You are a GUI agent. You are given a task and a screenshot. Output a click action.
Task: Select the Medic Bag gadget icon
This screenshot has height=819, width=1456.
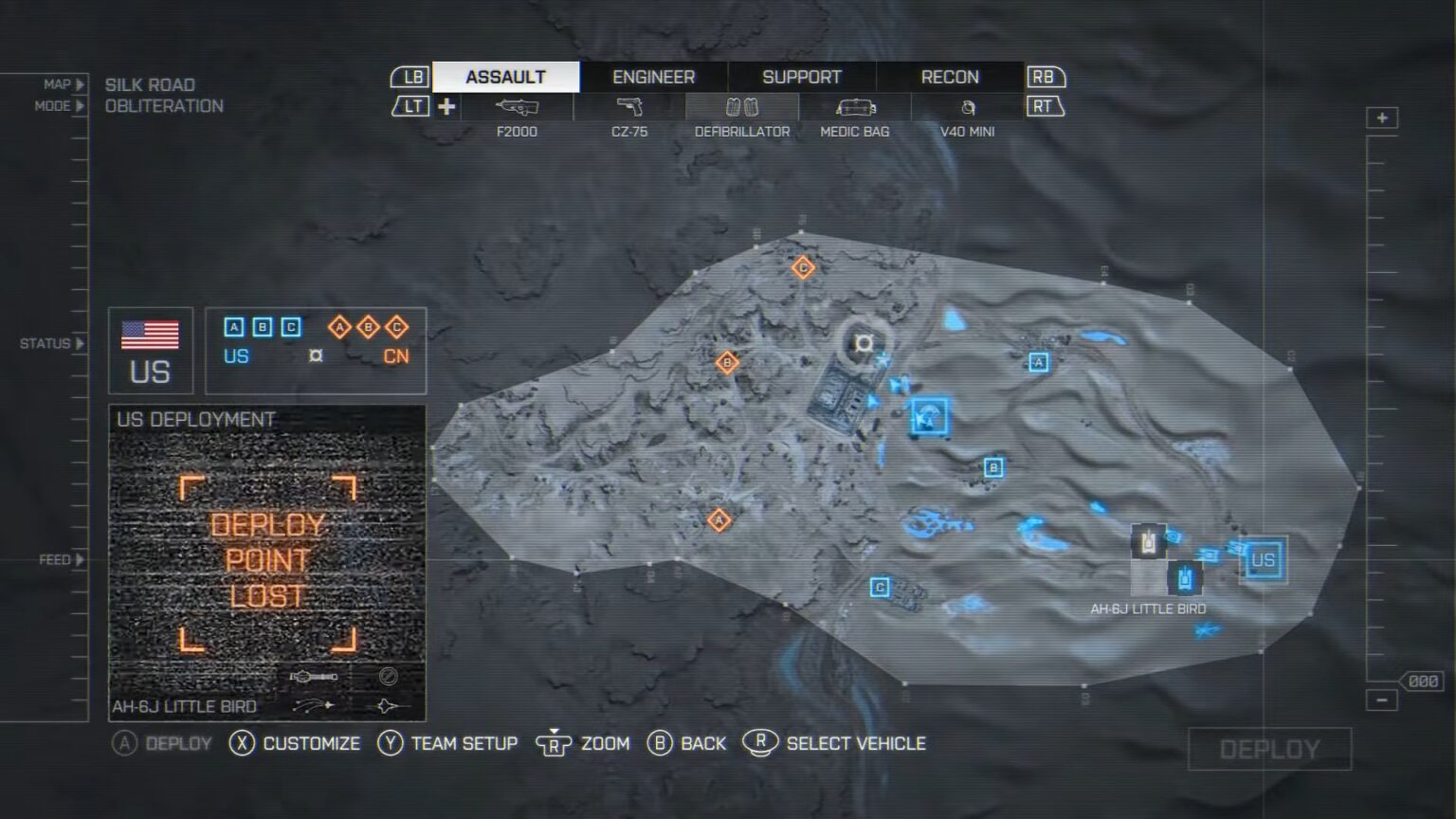[x=853, y=107]
